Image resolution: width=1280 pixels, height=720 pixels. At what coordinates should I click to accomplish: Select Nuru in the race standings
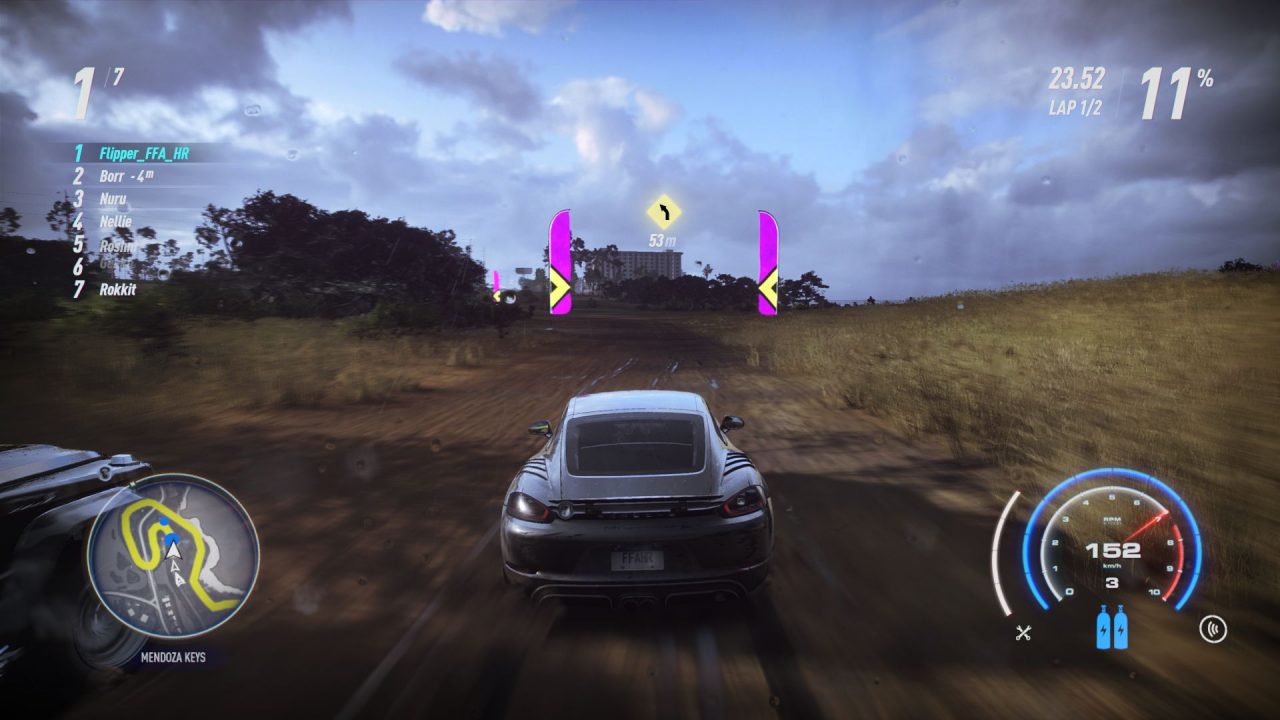pos(113,198)
